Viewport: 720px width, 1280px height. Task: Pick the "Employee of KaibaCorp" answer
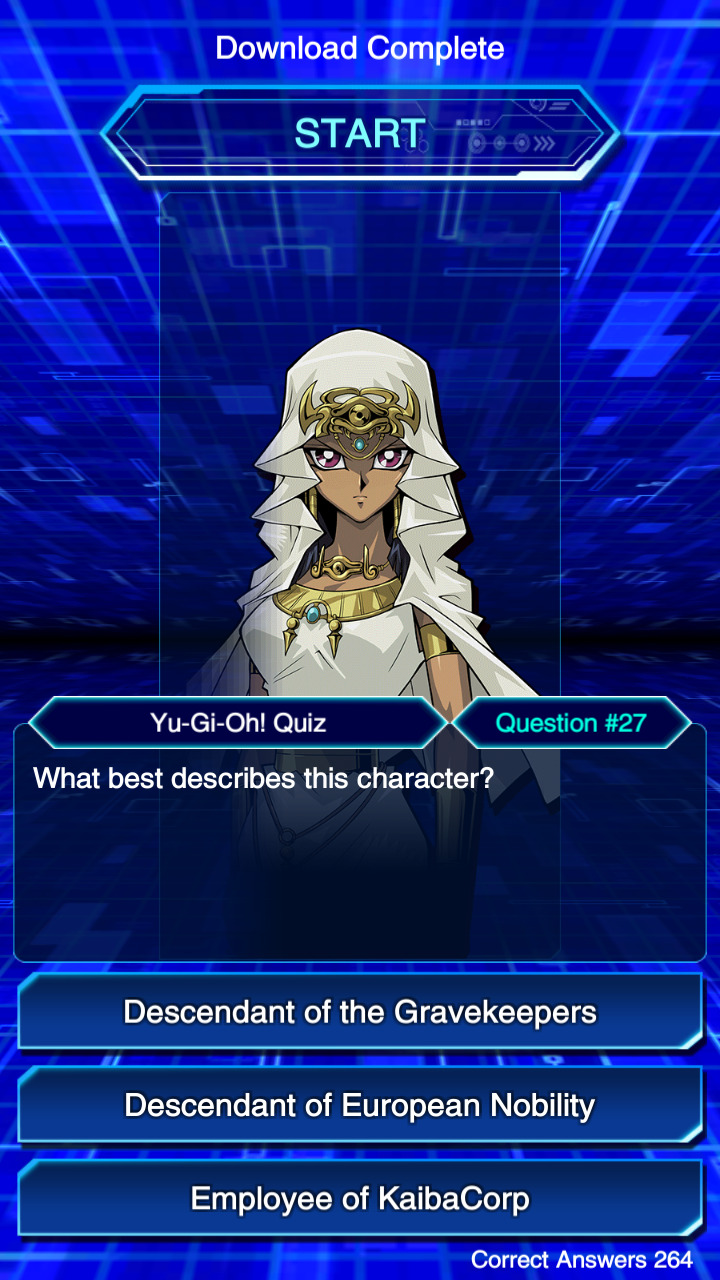click(360, 1198)
